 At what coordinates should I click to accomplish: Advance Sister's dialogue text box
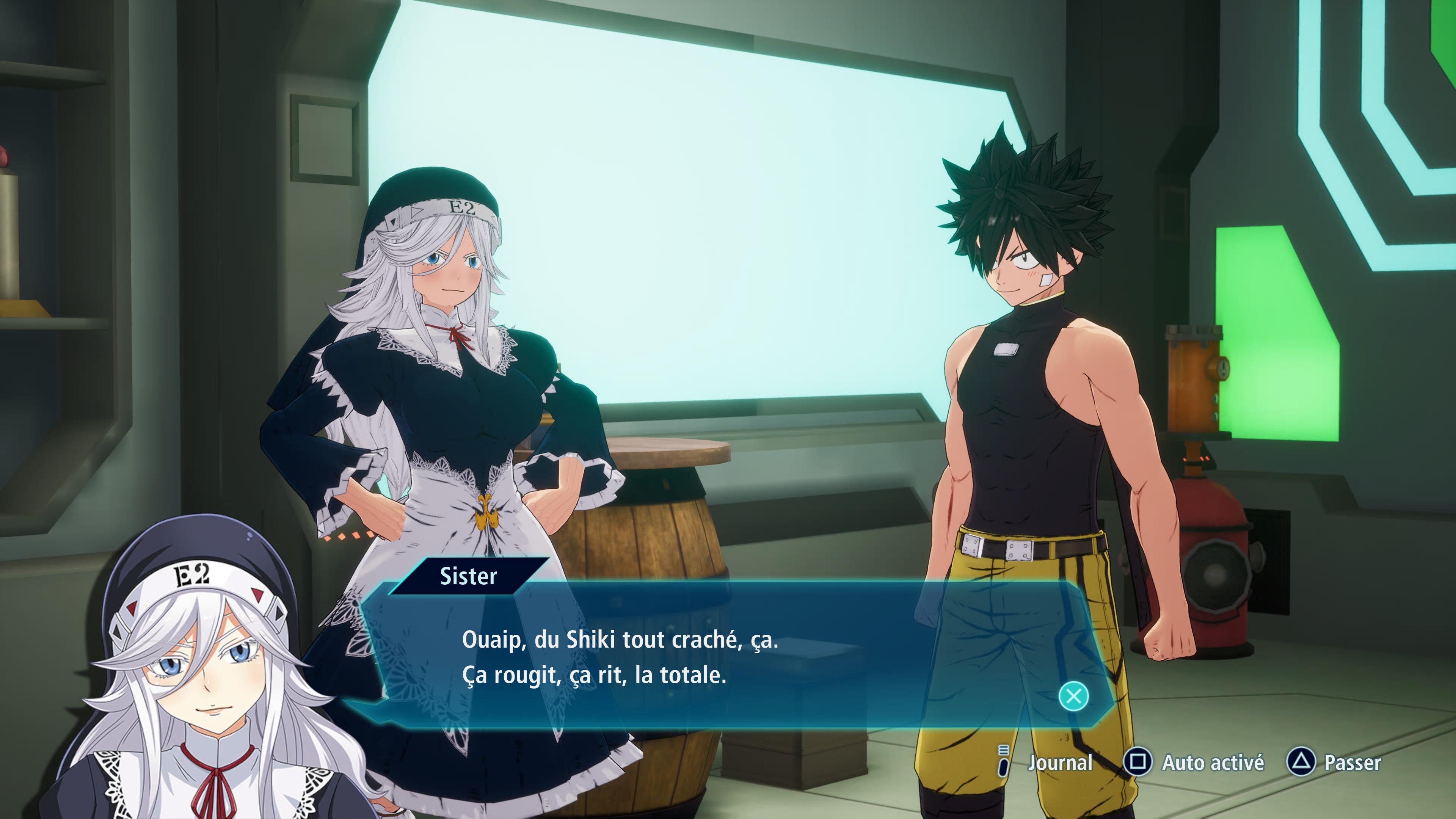[1073, 696]
